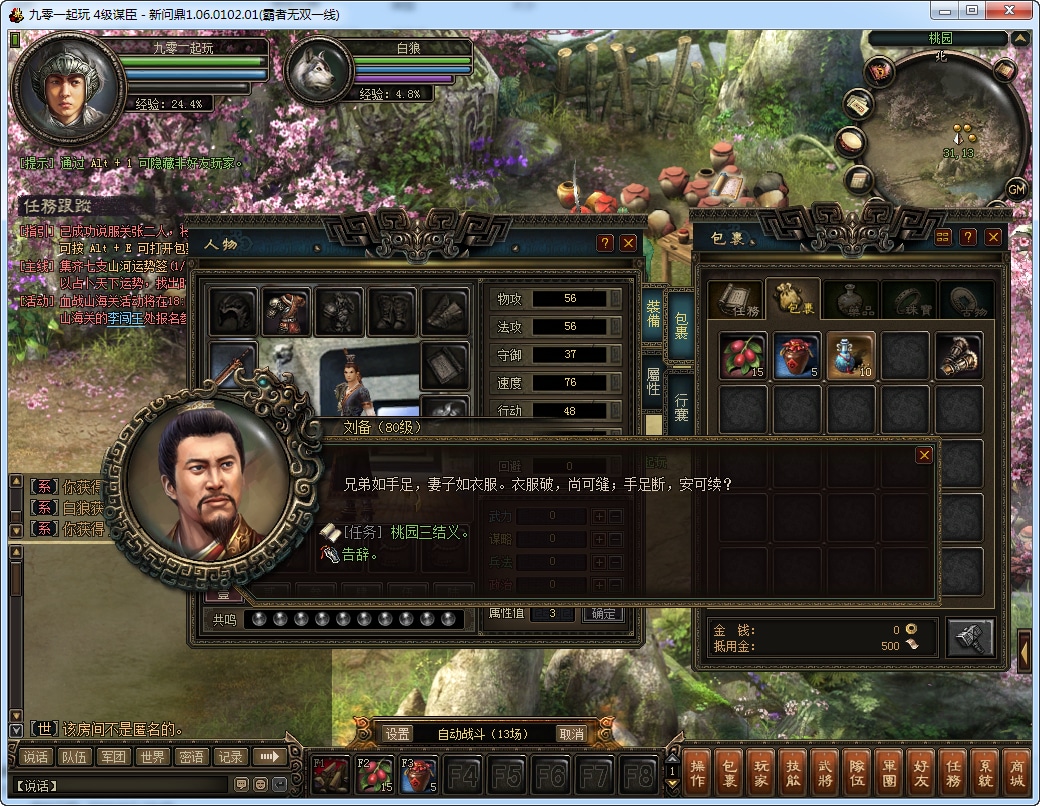Select the 告辞 farewell dialogue option
The height and width of the screenshot is (806, 1040).
(x=360, y=555)
